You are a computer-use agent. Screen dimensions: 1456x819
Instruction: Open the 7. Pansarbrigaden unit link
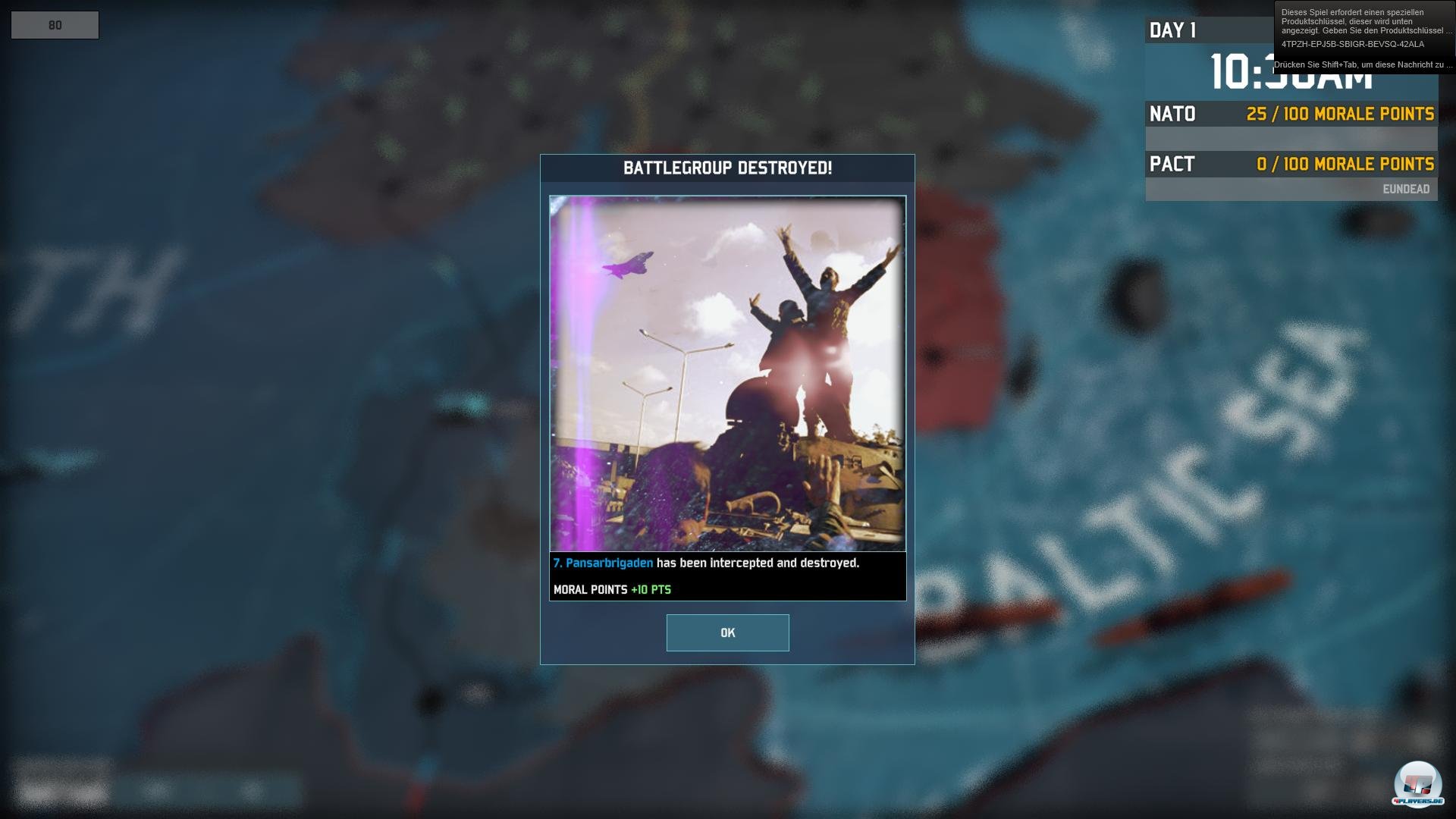(601, 563)
